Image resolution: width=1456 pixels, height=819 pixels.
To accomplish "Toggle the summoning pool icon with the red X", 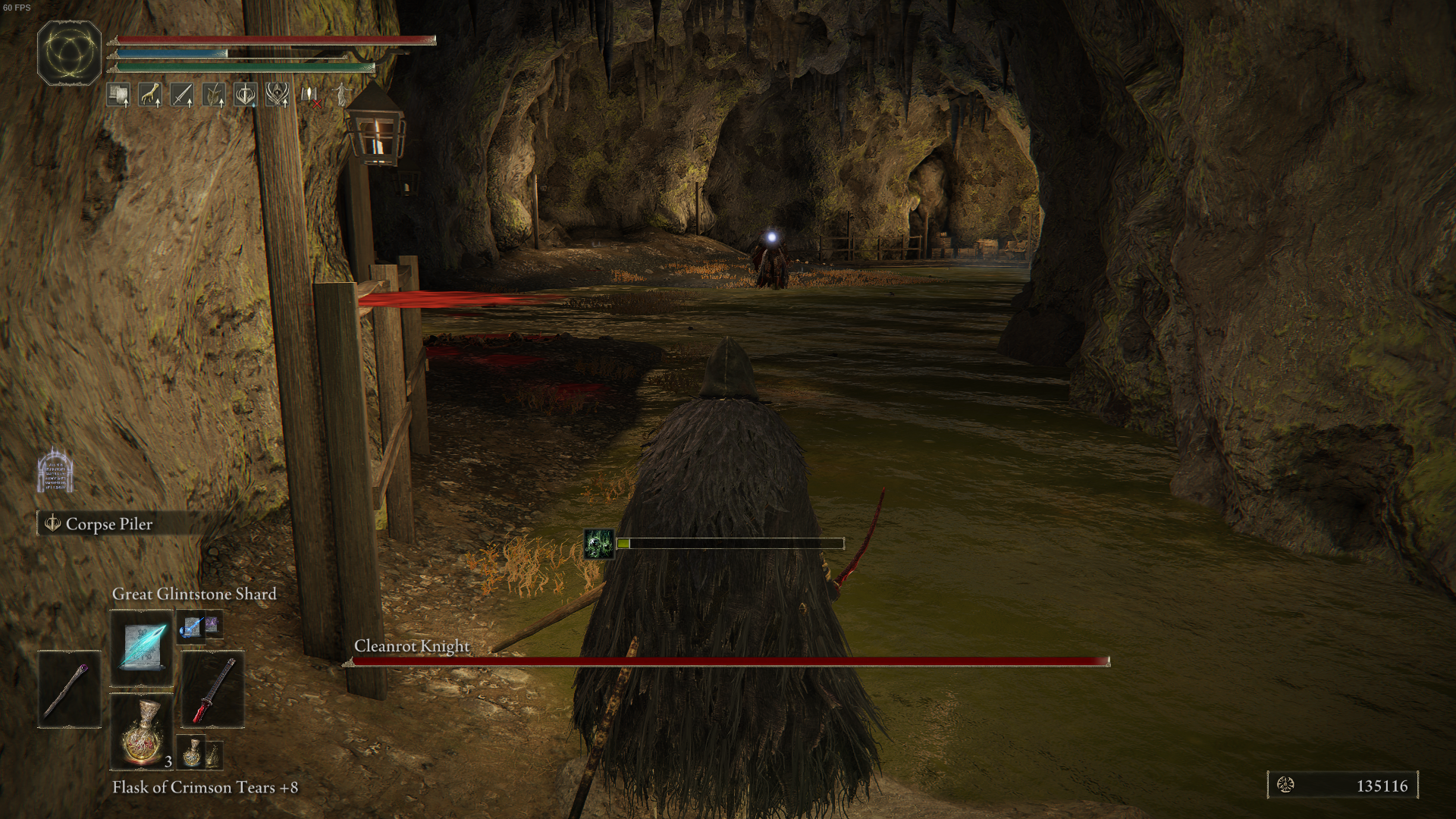I will tap(309, 94).
